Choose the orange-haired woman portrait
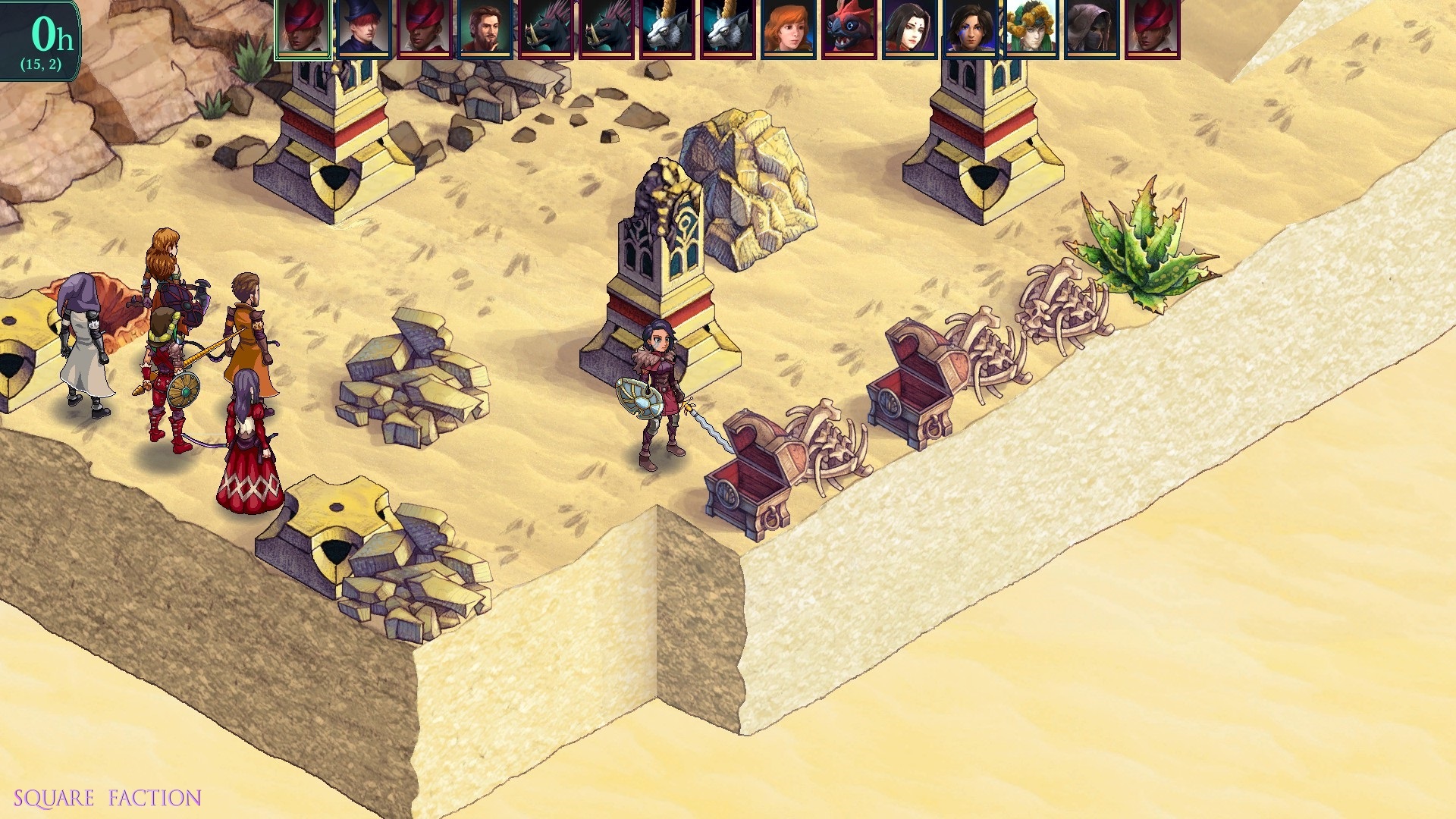Image resolution: width=1456 pixels, height=819 pixels. tap(789, 28)
